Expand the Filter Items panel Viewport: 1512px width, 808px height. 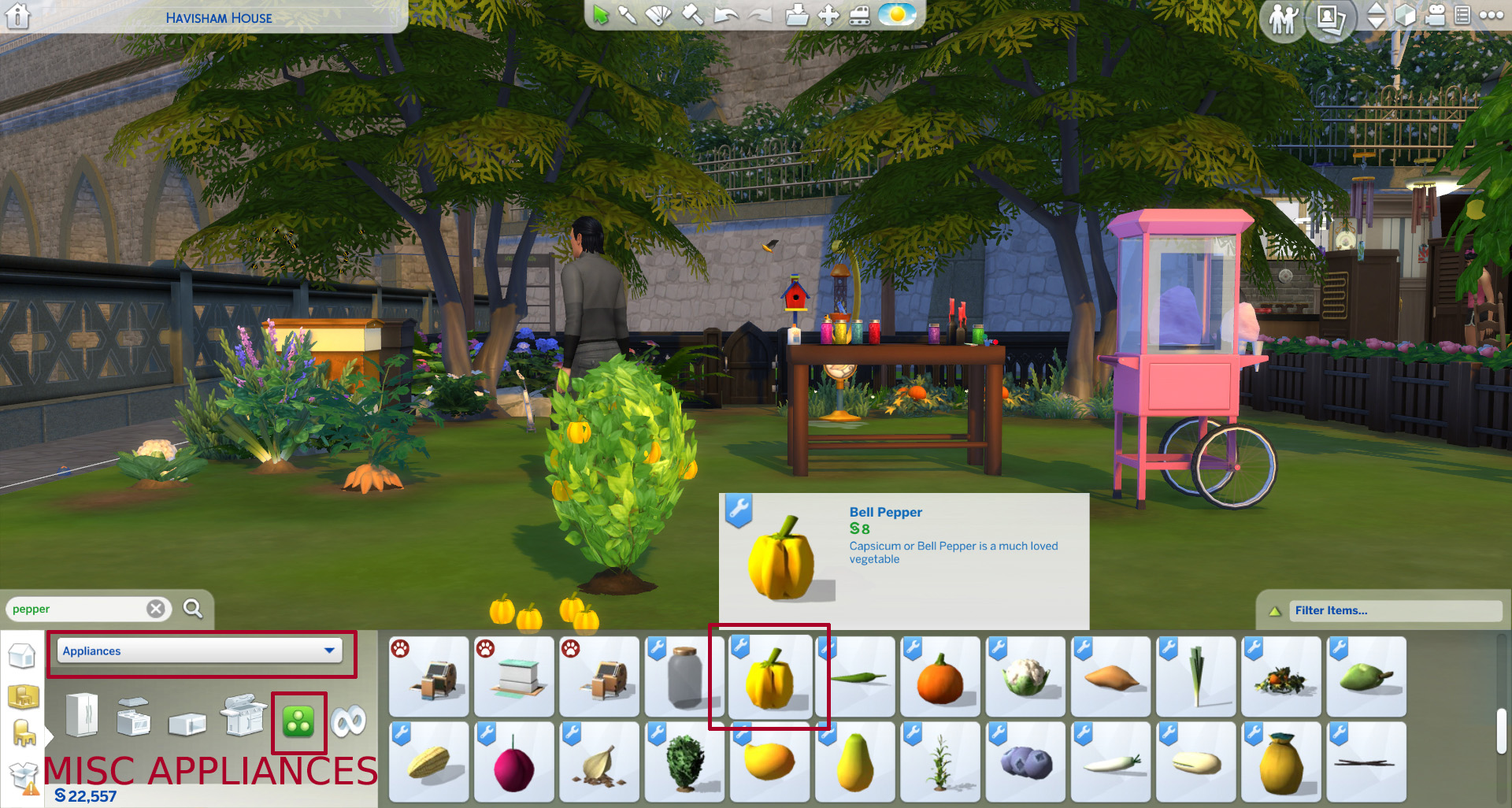click(x=1395, y=610)
